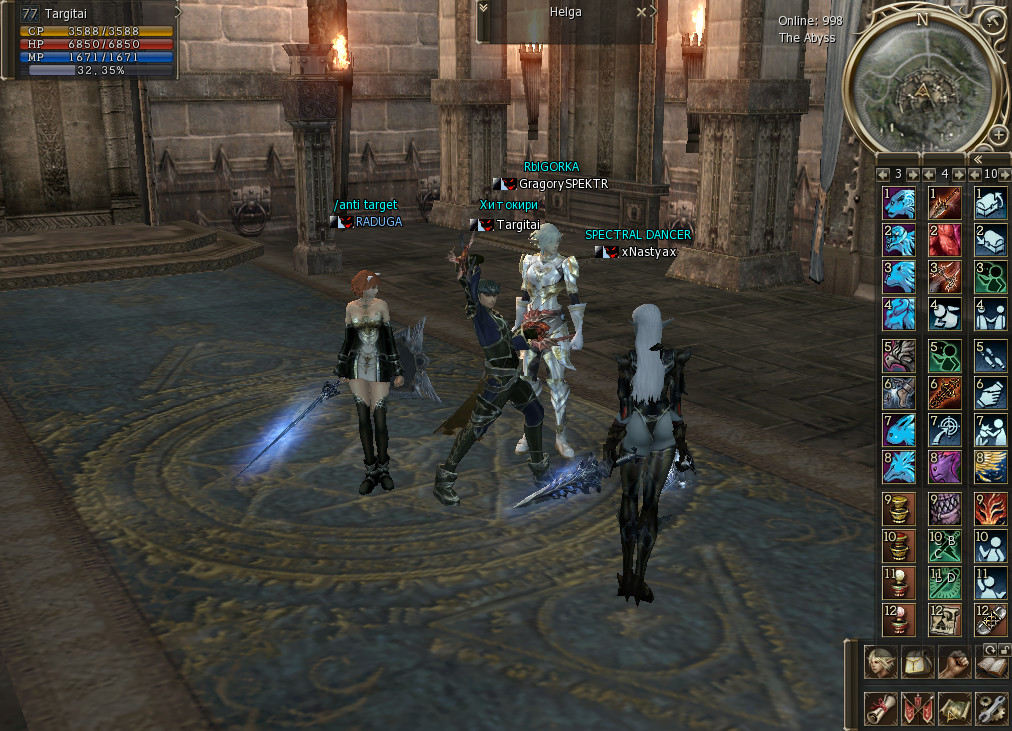Open the world map icon
This screenshot has width=1012, height=731.
[x=955, y=708]
